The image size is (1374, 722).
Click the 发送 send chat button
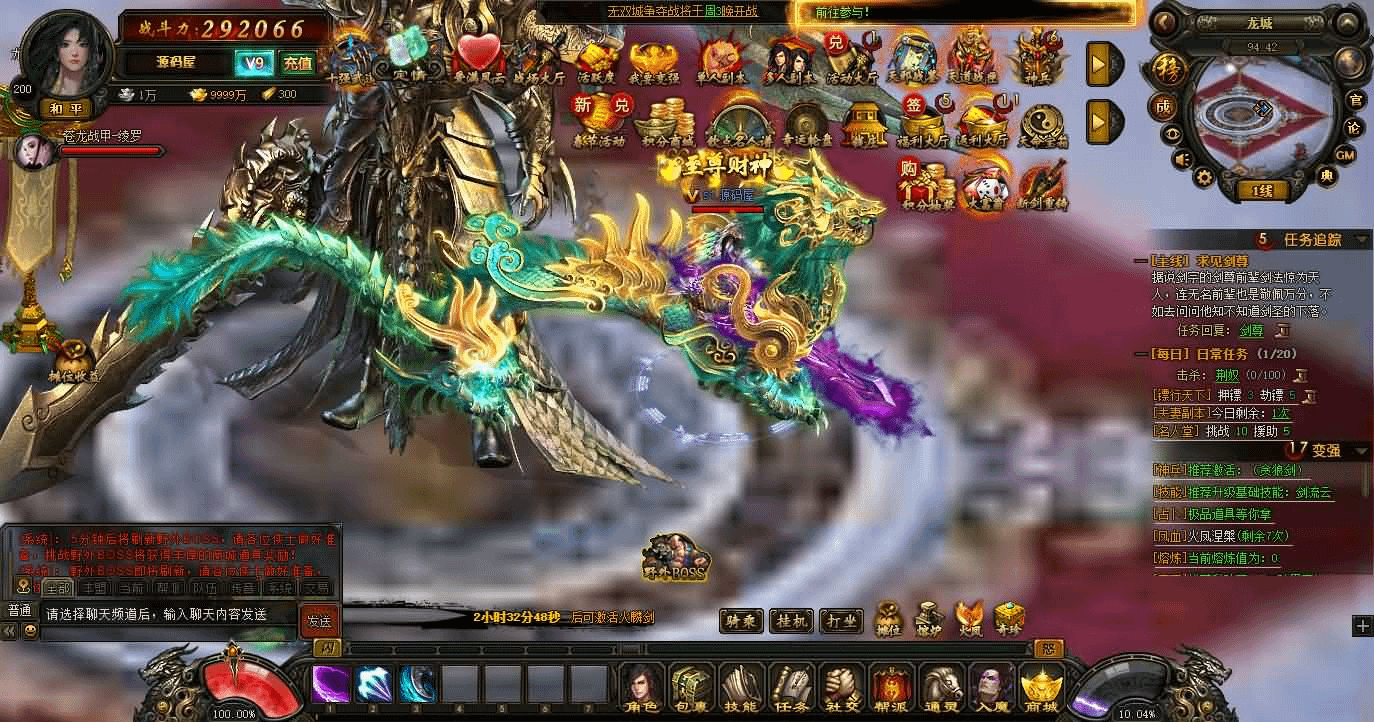319,620
